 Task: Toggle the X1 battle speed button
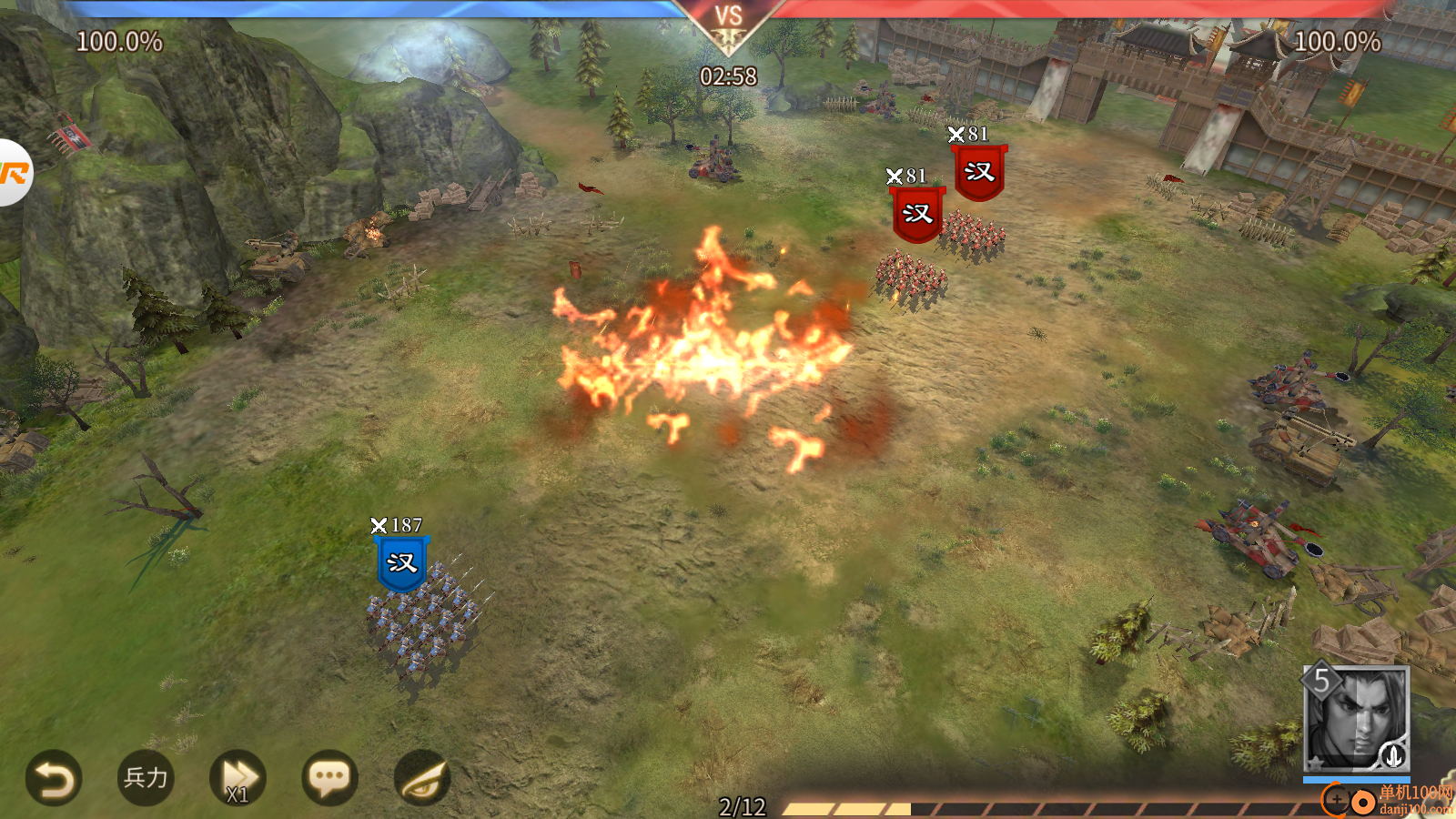pos(238,779)
